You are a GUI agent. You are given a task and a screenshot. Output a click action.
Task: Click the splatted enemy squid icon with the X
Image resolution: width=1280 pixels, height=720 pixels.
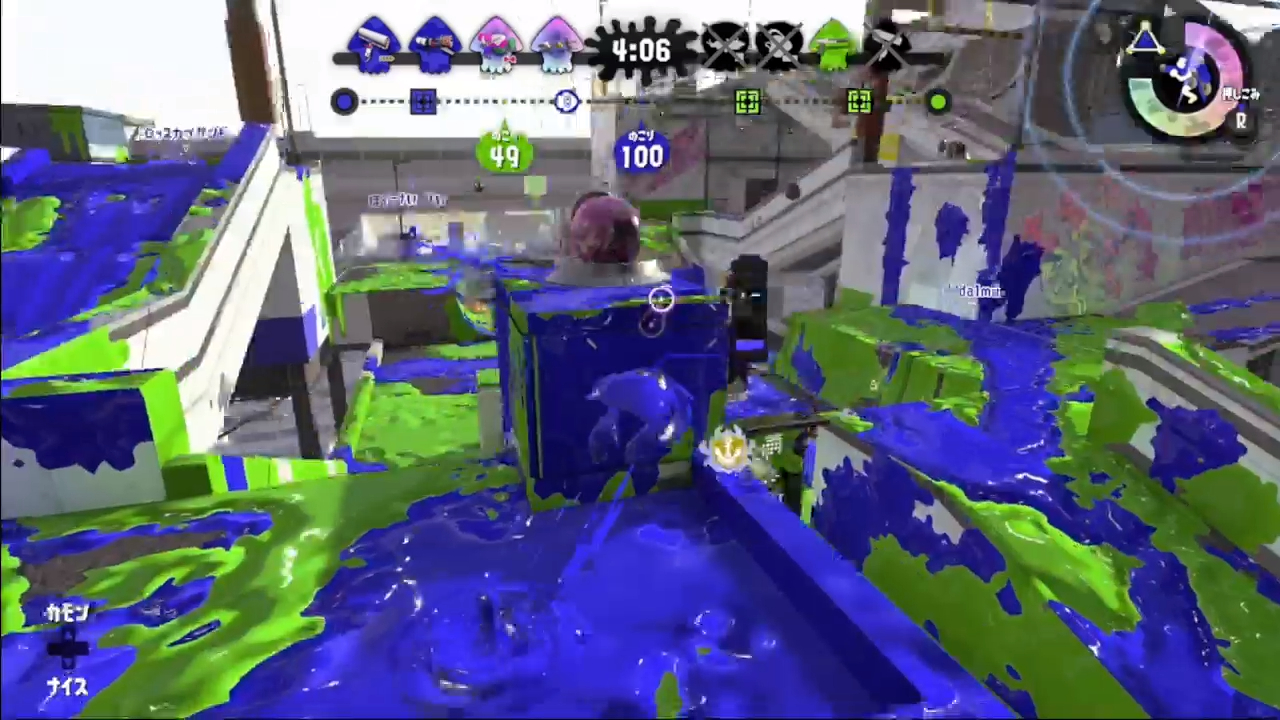click(727, 45)
